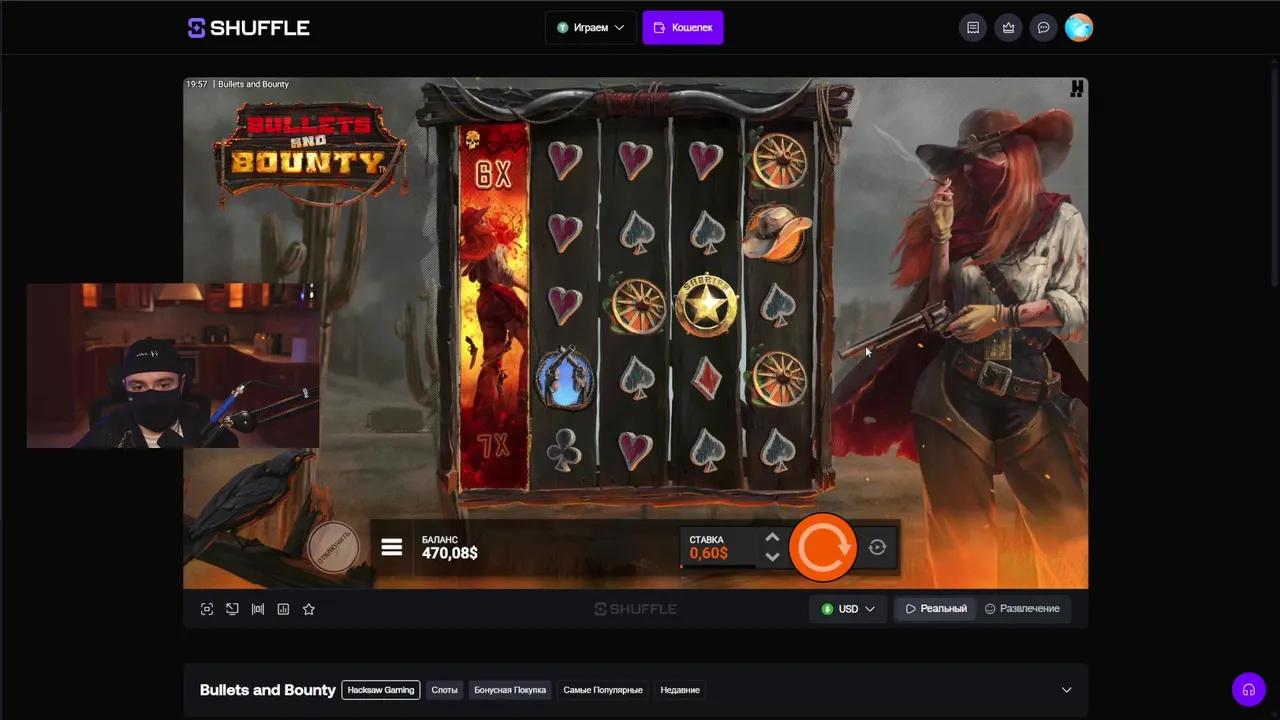Screen dimensions: 1280x720
Task: Open the VIP crown icon
Action: (x=1008, y=27)
